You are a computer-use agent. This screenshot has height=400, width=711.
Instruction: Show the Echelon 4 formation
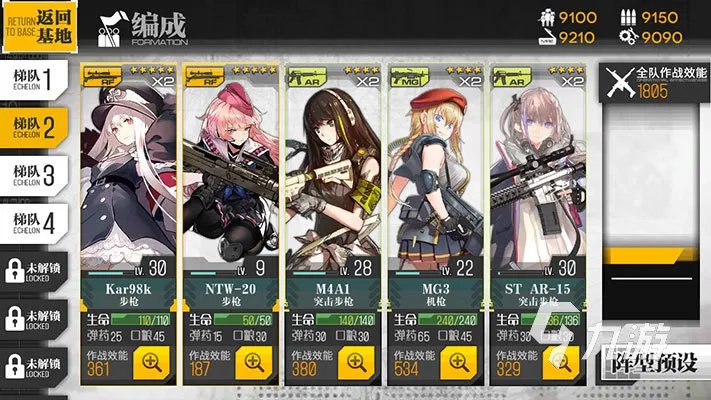click(x=34, y=220)
